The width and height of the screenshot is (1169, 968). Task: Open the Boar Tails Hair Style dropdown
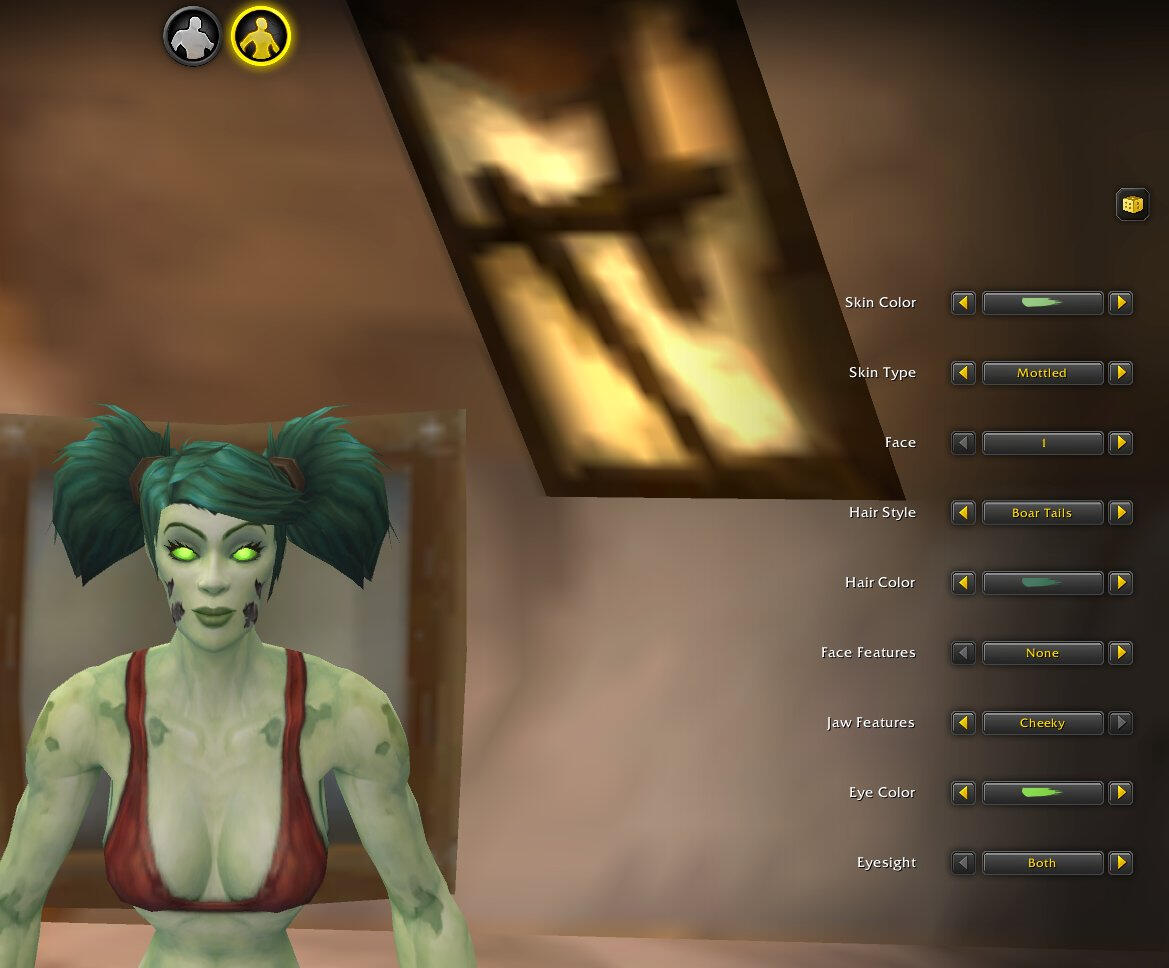[1042, 513]
